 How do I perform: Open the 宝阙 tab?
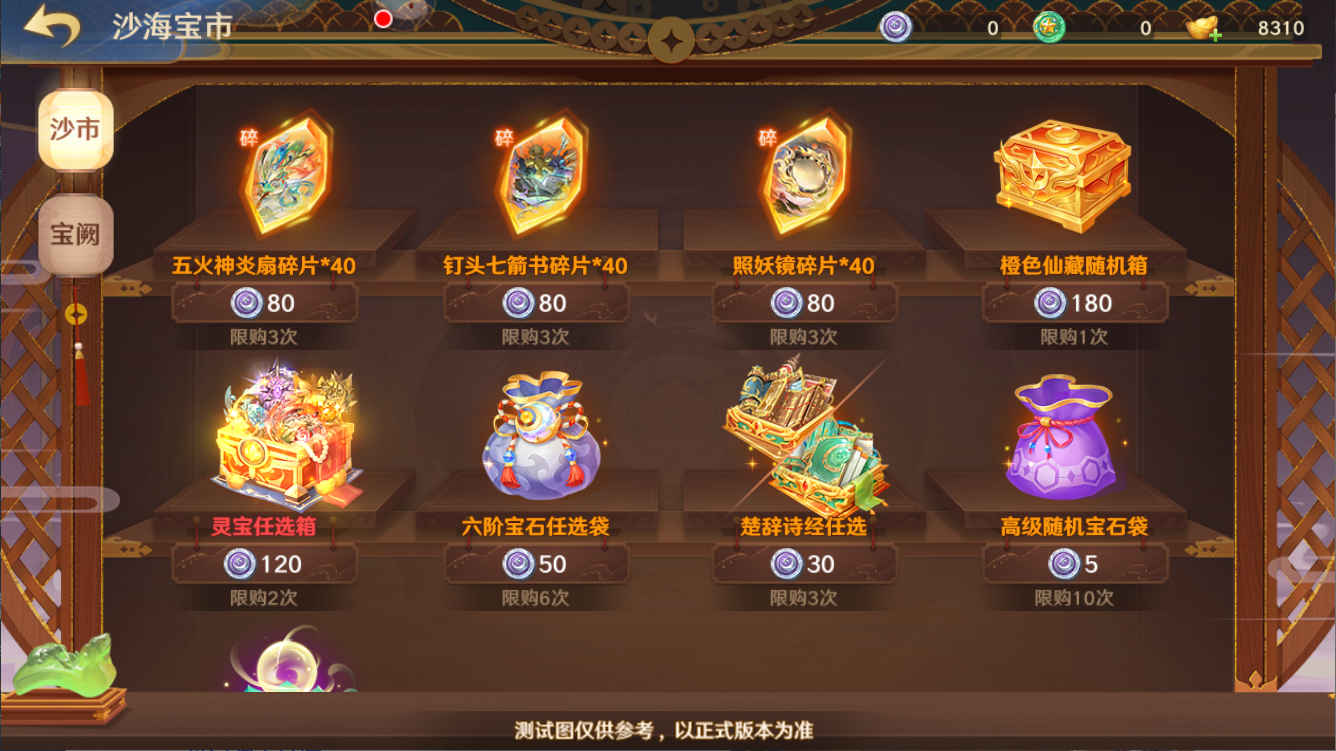coord(76,234)
